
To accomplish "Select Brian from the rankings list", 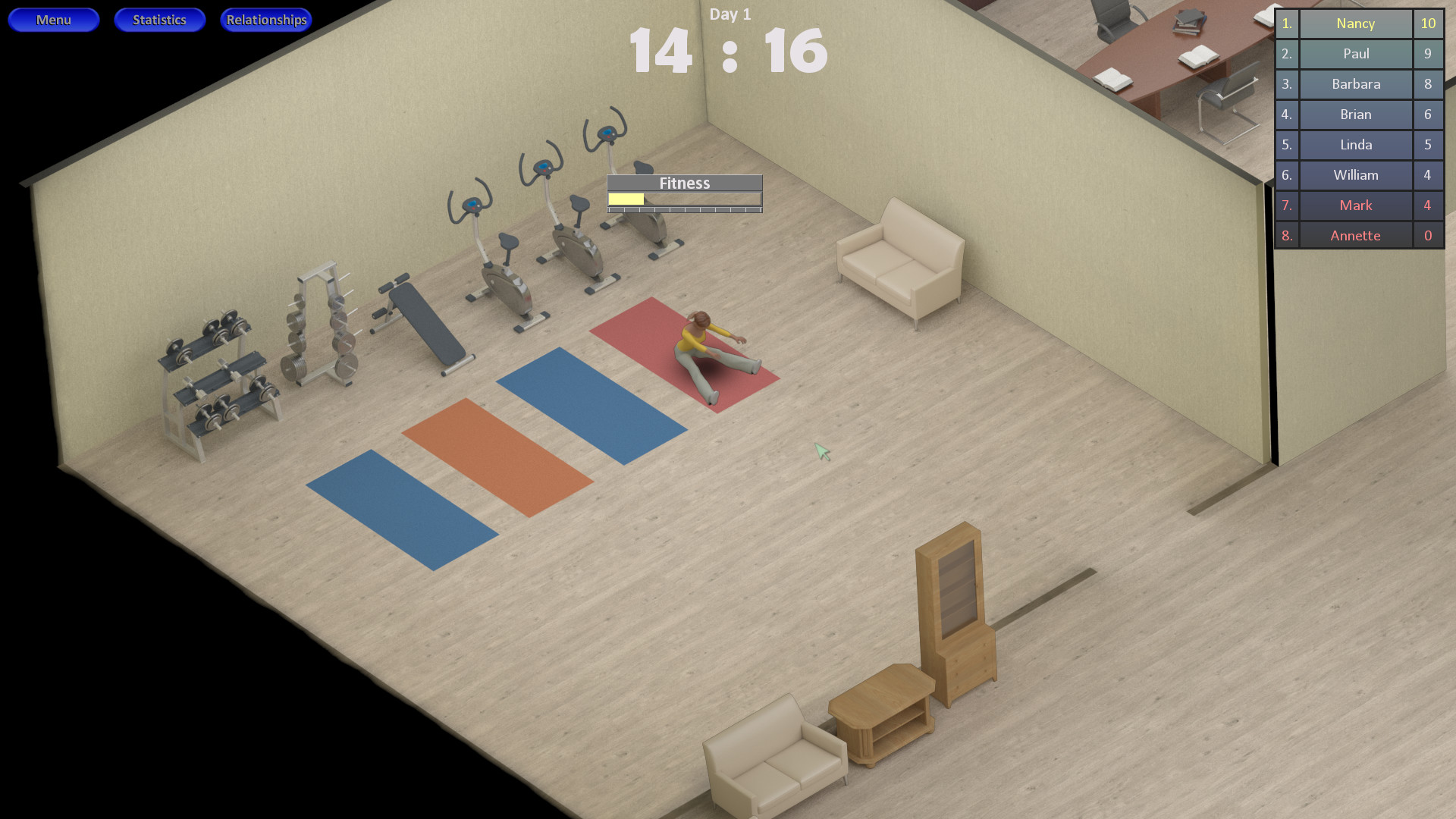I will (x=1355, y=115).
